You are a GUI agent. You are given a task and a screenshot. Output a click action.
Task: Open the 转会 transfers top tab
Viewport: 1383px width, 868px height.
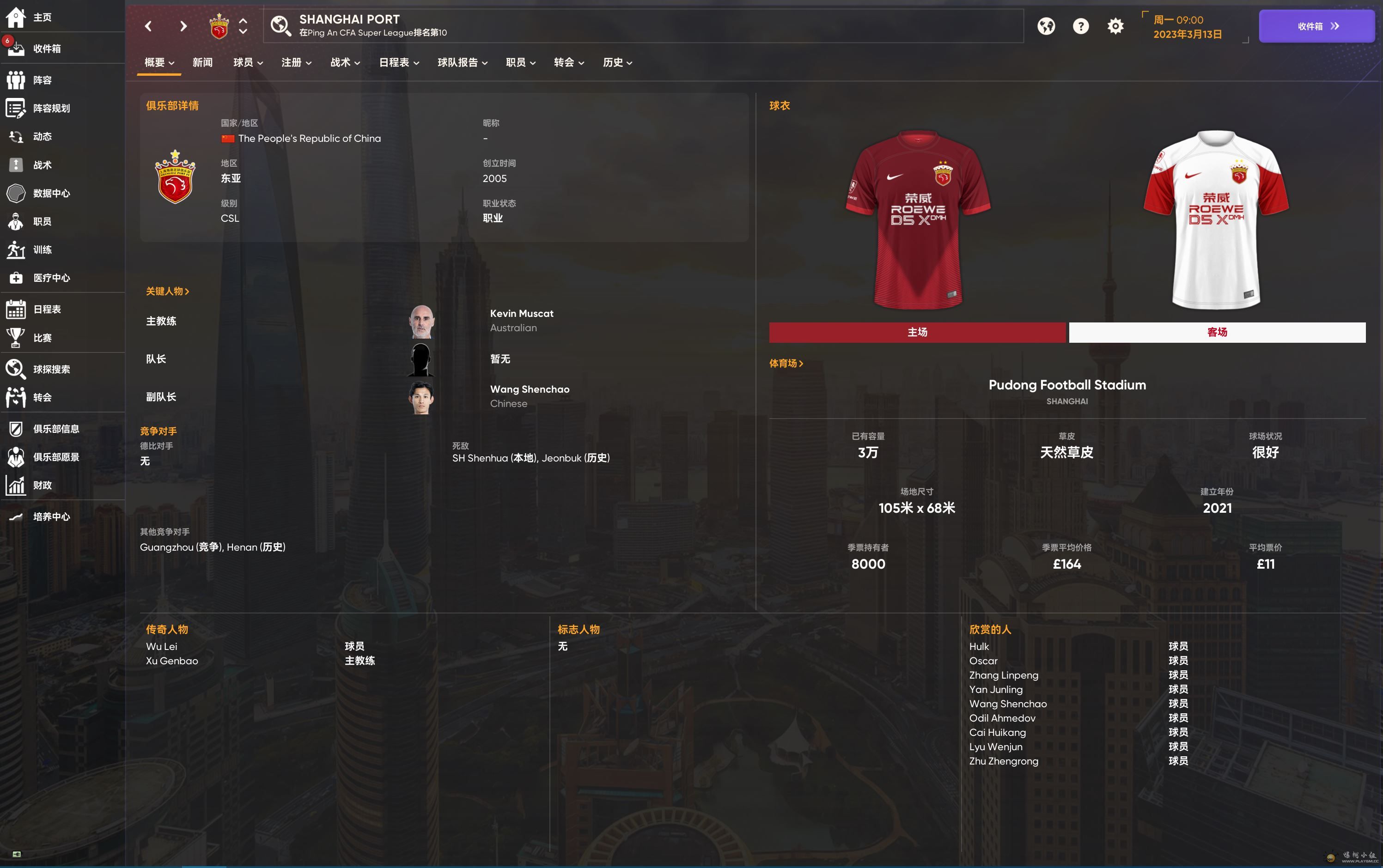[568, 62]
